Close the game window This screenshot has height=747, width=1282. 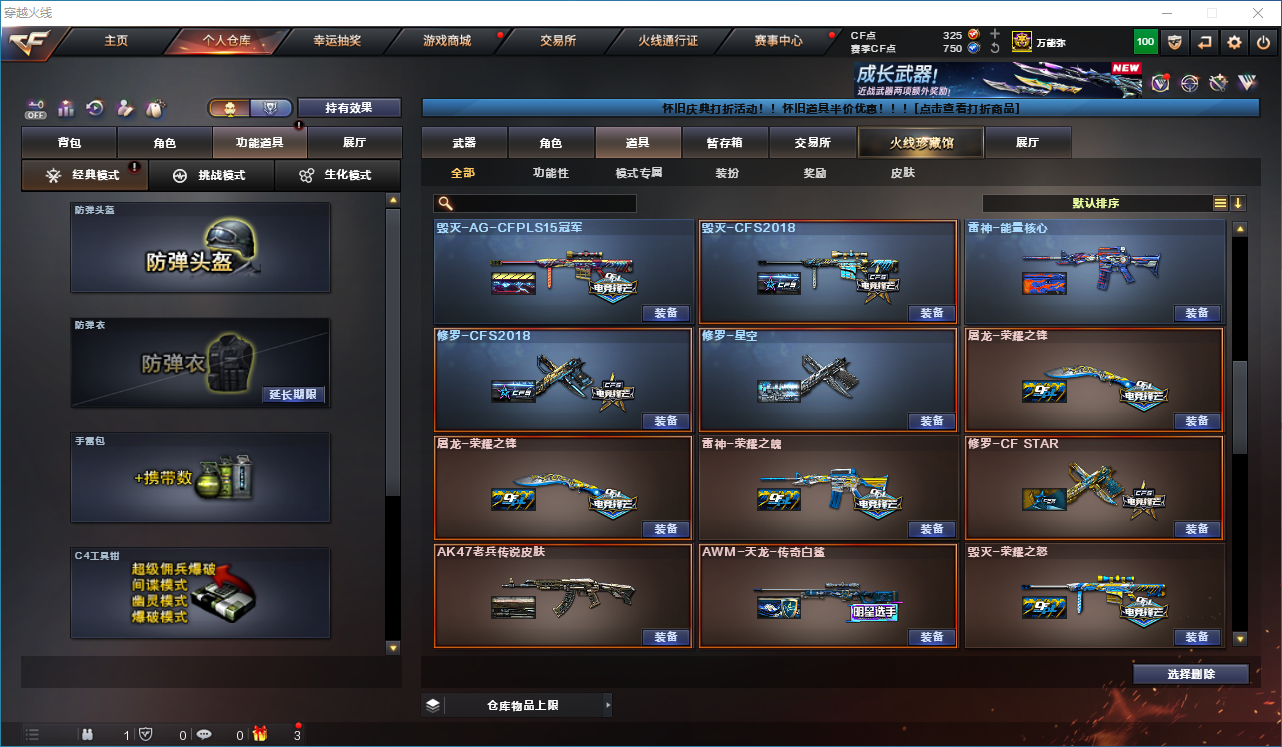pyautogui.click(x=1259, y=13)
